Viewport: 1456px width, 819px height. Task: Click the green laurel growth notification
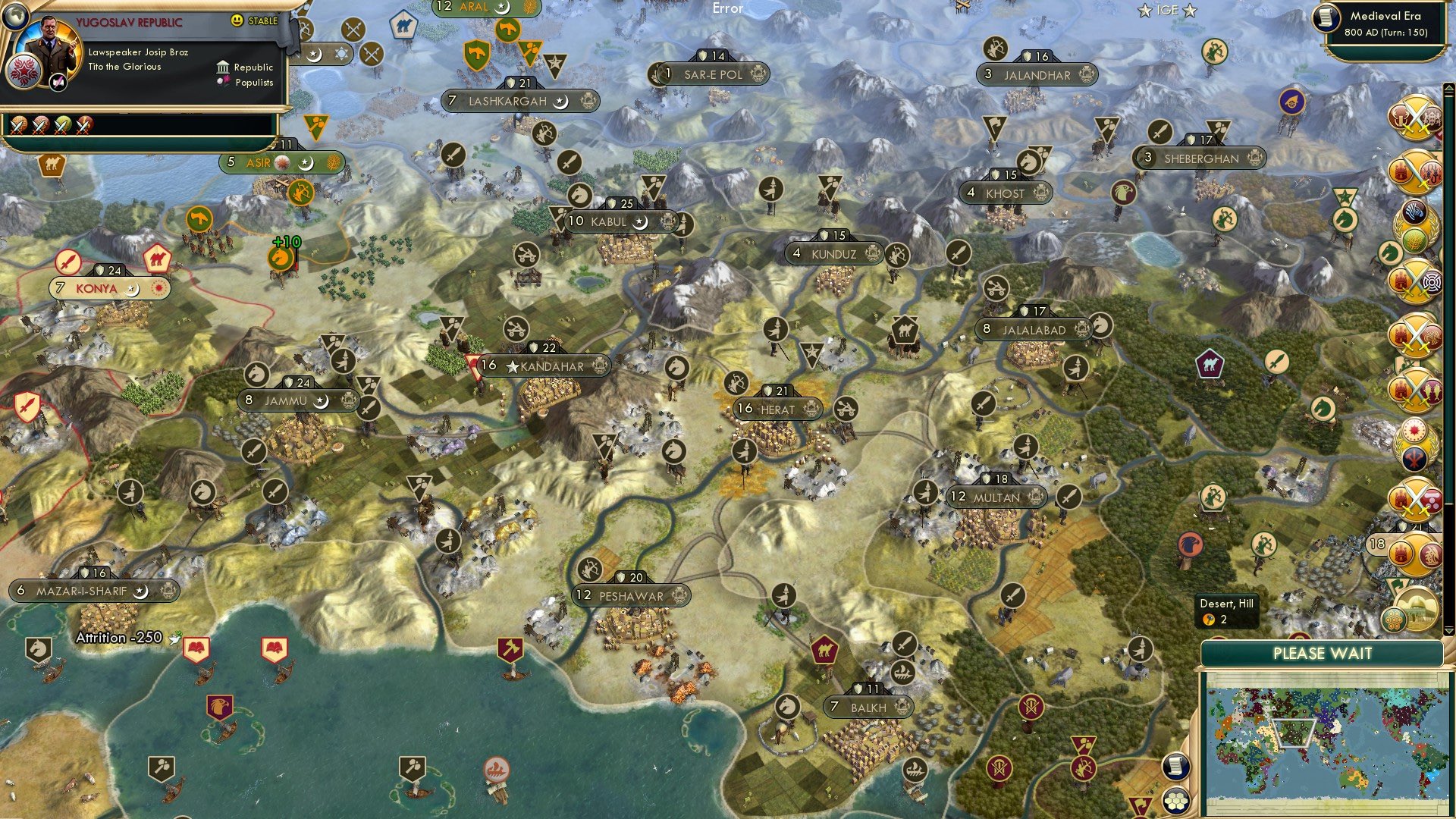point(1415,238)
